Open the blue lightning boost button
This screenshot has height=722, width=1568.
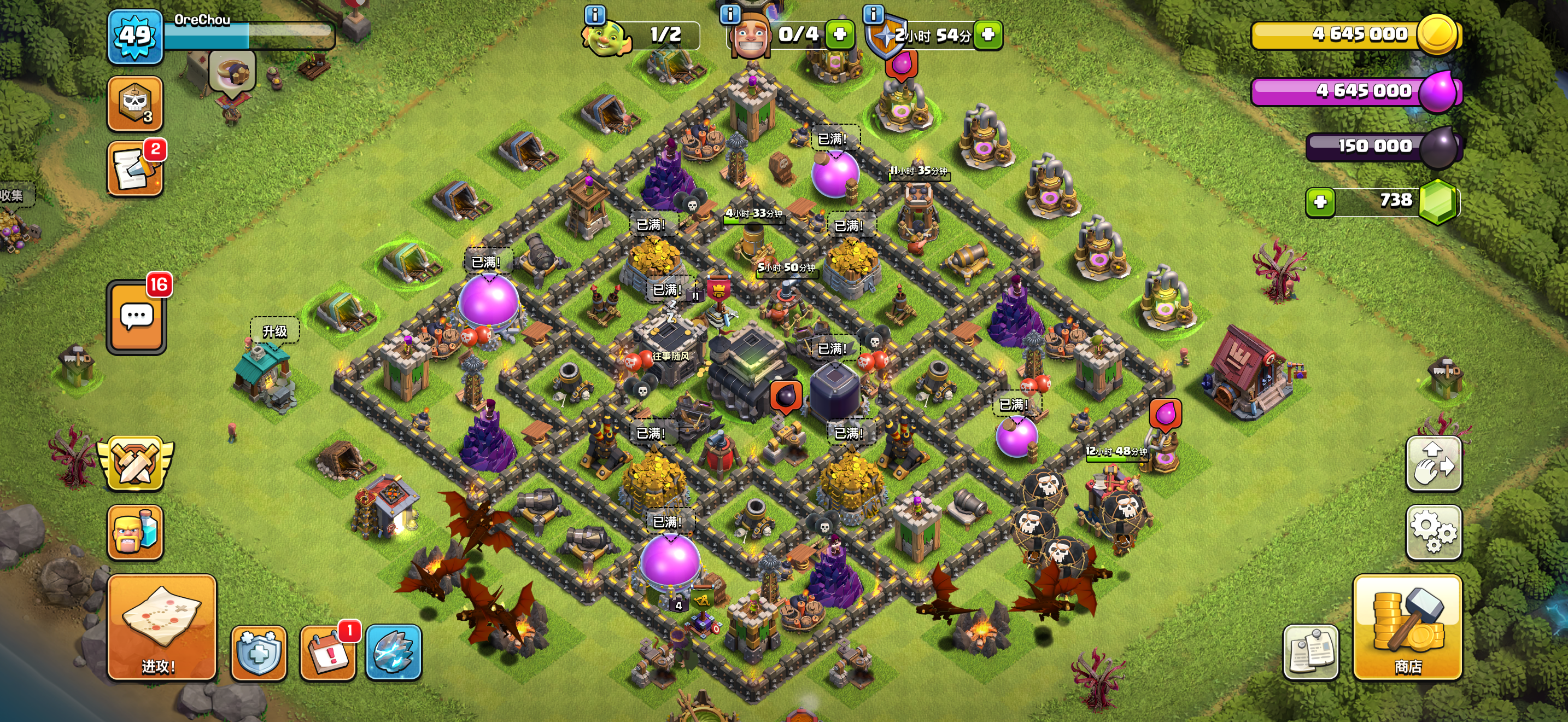tap(393, 653)
